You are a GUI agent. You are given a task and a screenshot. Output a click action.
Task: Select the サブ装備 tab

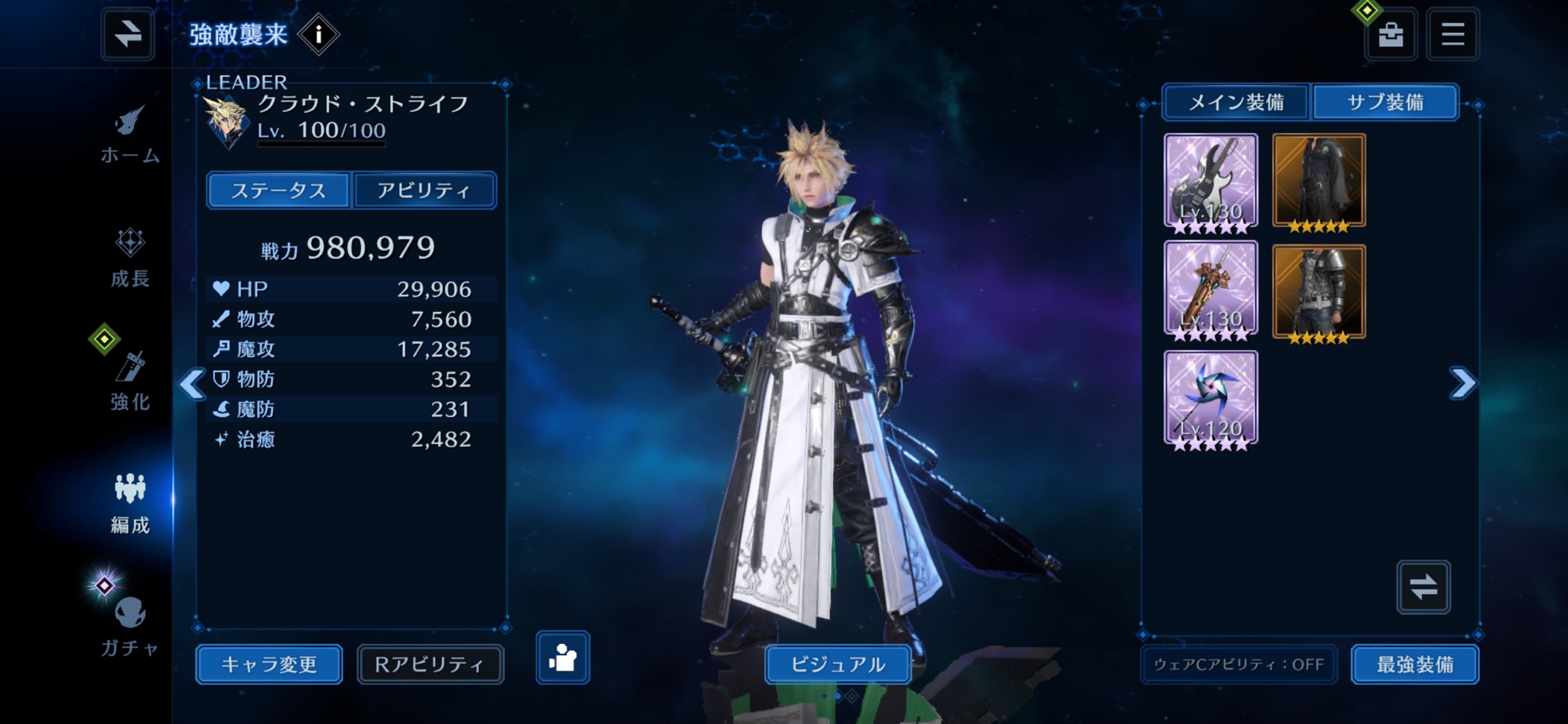[1385, 103]
